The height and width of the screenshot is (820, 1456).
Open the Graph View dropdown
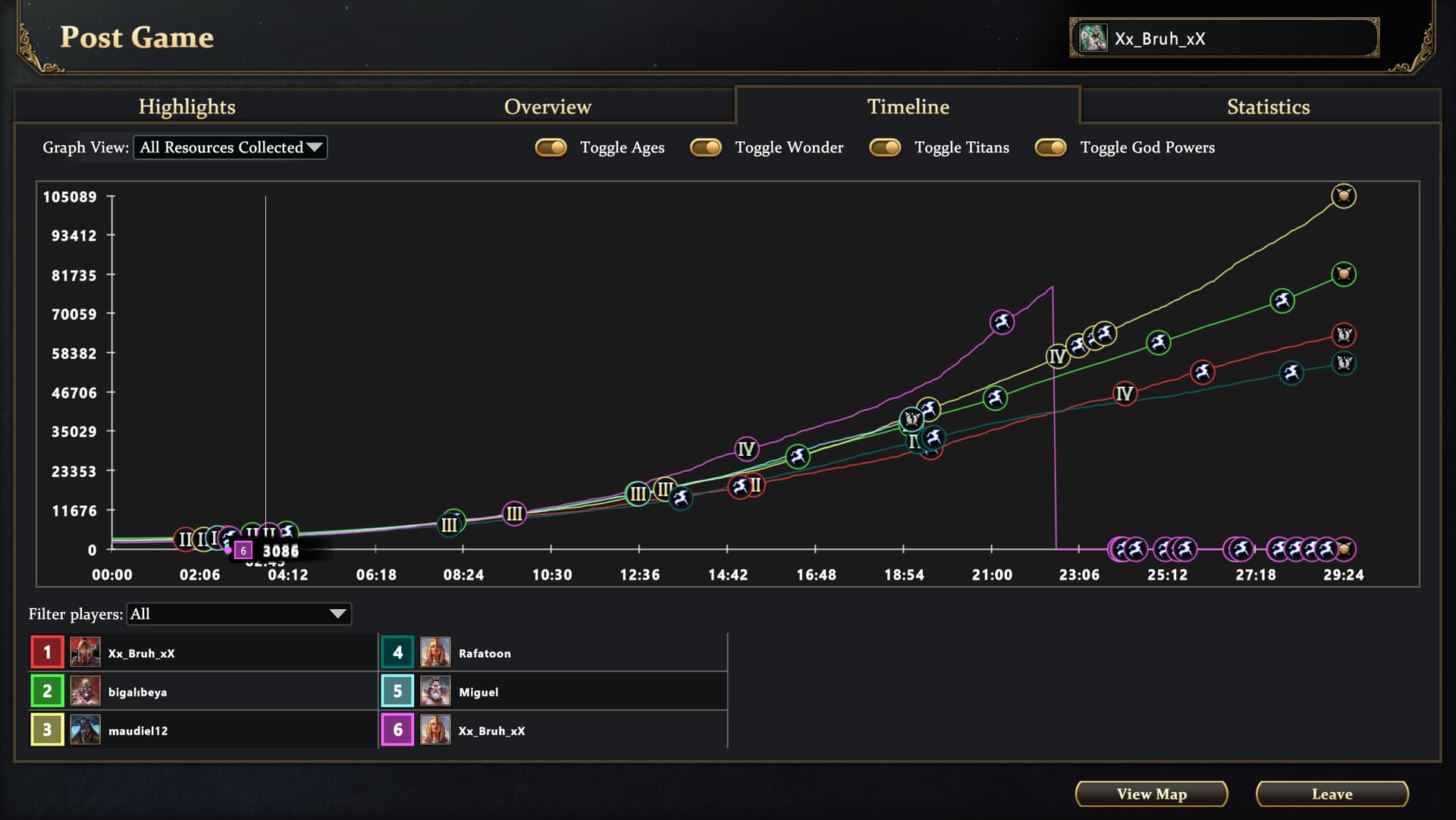231,147
